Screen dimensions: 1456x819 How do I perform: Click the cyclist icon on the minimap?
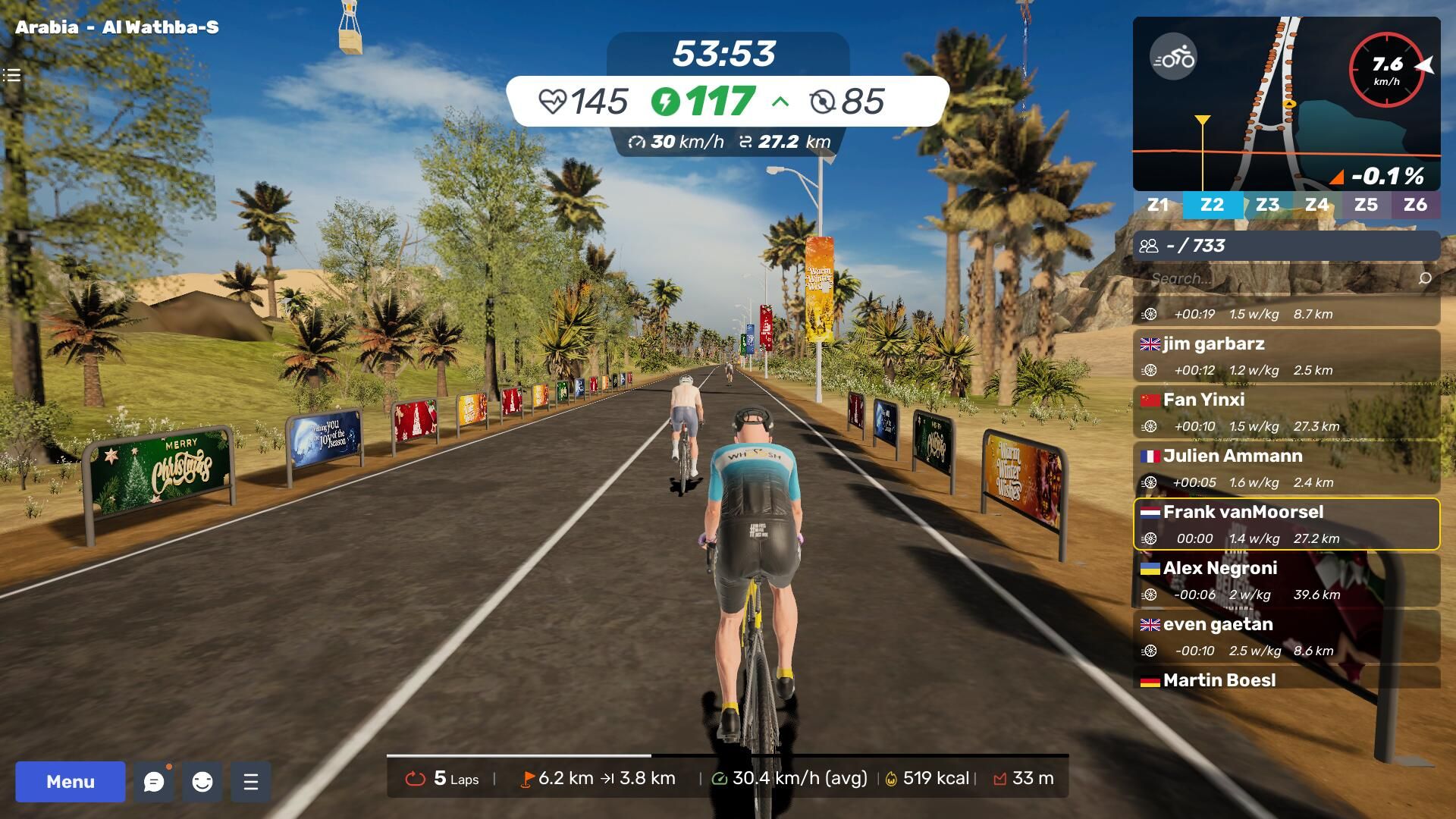coord(1173,57)
